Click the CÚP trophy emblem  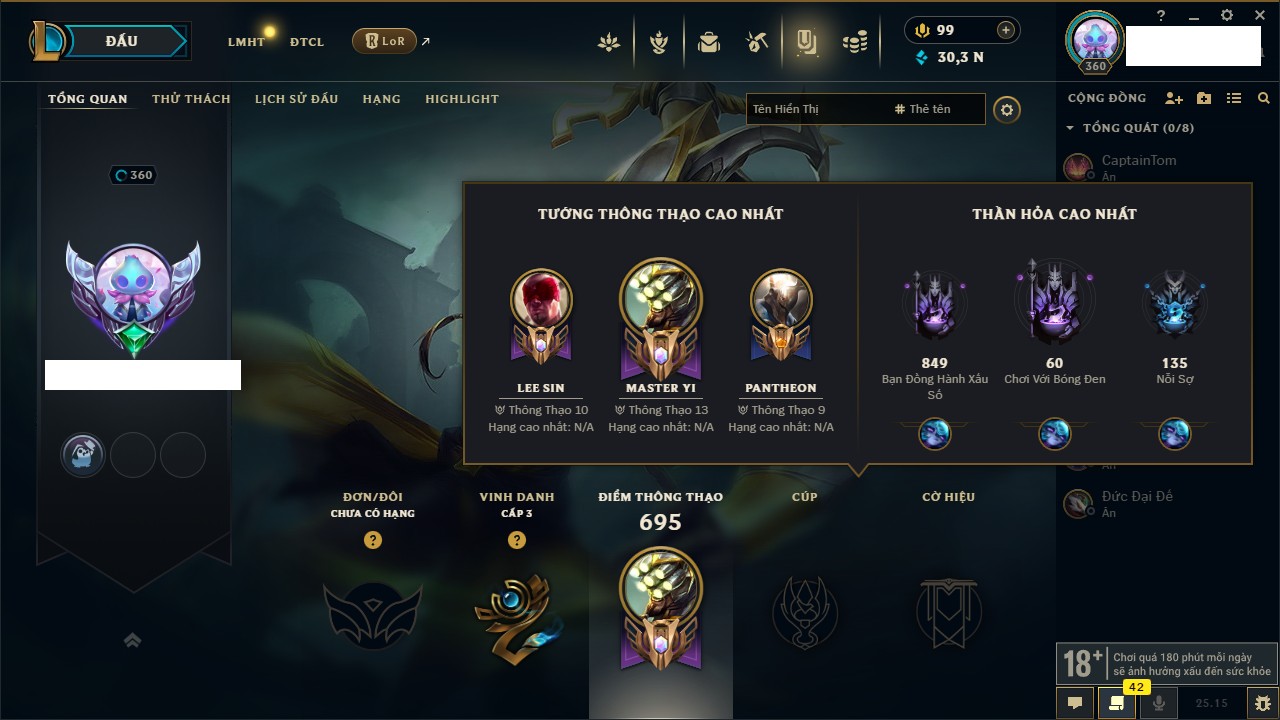pyautogui.click(x=804, y=612)
